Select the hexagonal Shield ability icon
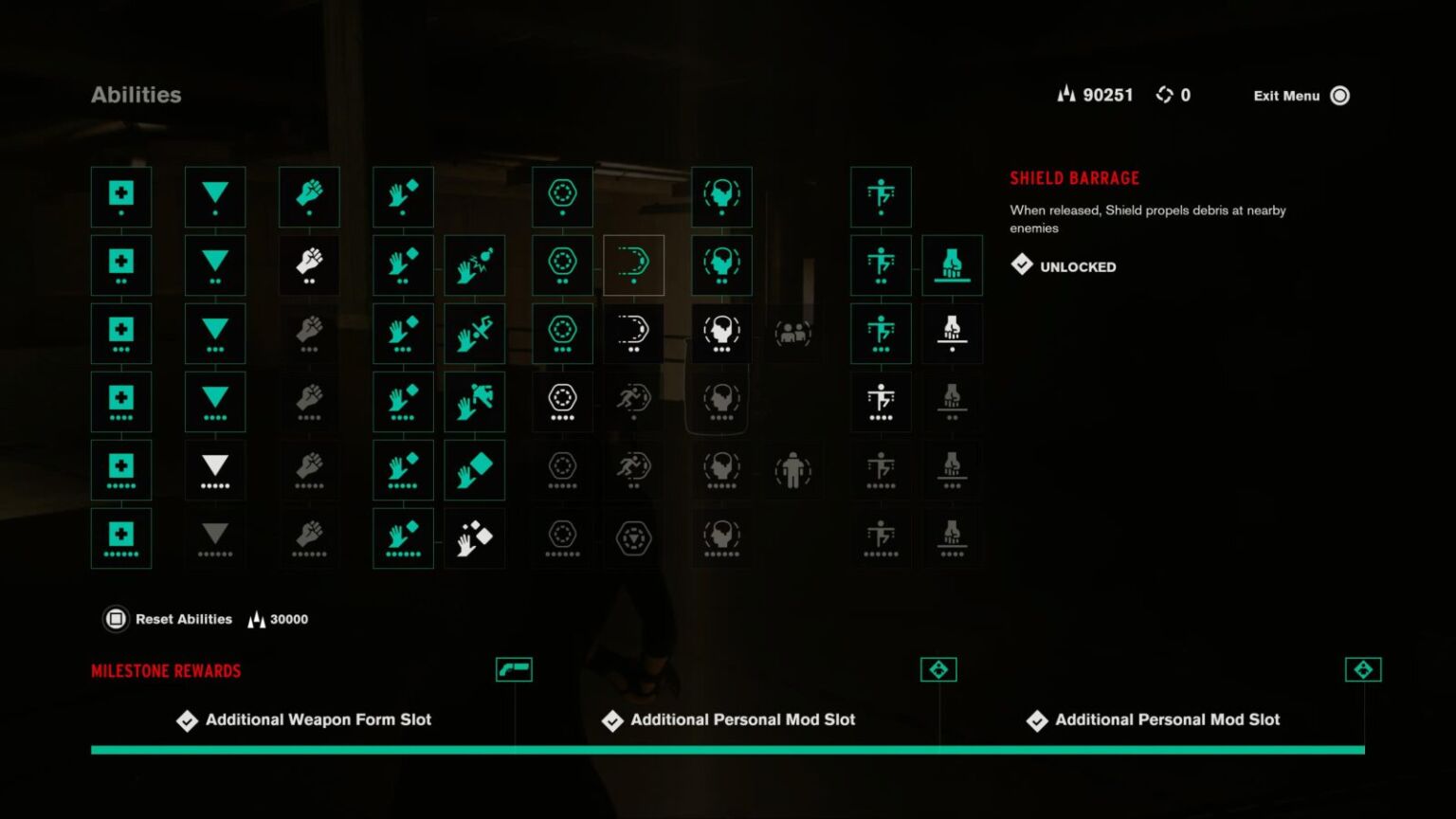 click(x=562, y=196)
